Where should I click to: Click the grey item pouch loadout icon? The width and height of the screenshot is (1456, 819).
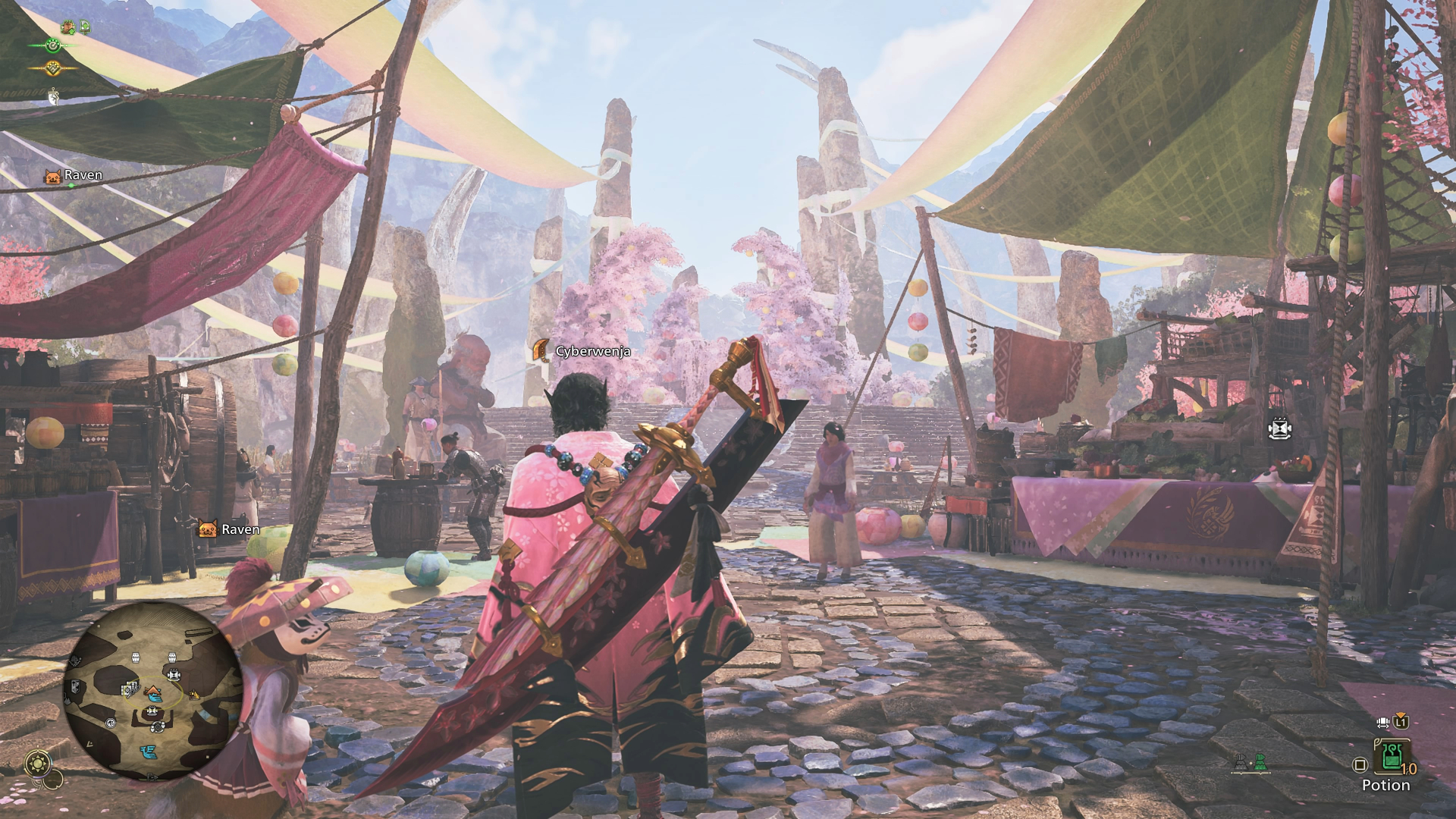(x=1241, y=762)
